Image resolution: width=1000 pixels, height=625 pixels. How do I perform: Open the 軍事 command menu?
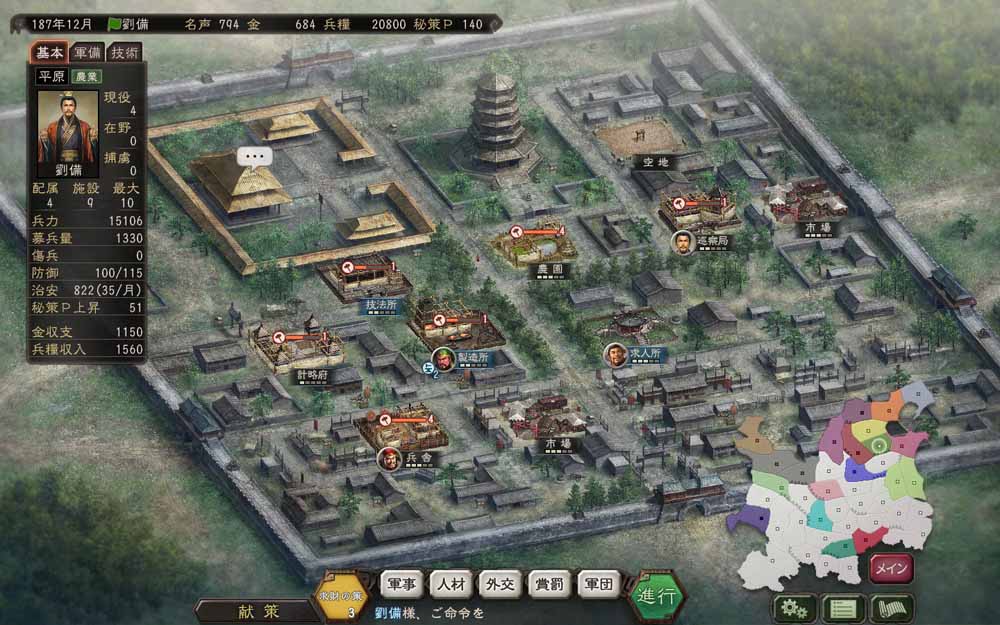click(404, 584)
